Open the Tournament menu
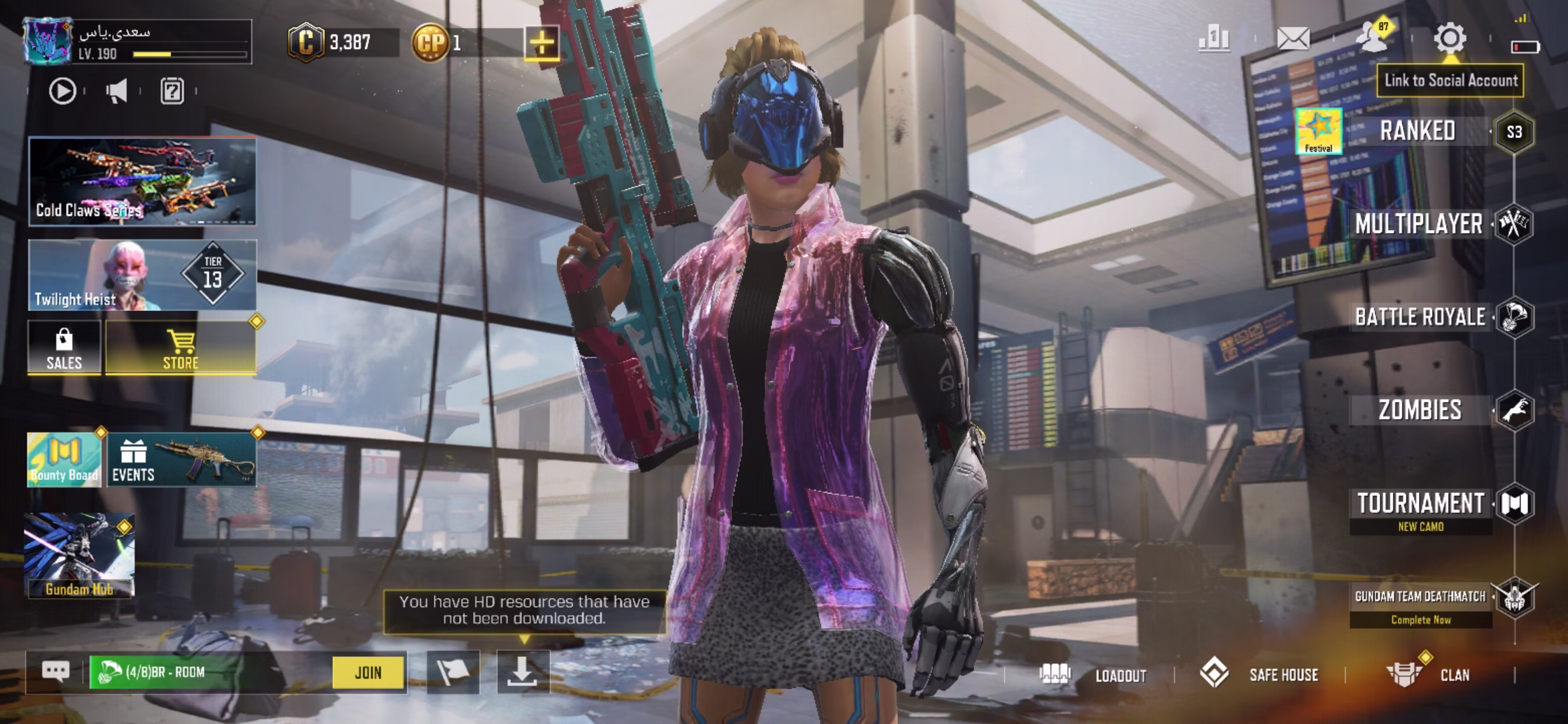The height and width of the screenshot is (724, 1568). (1421, 504)
